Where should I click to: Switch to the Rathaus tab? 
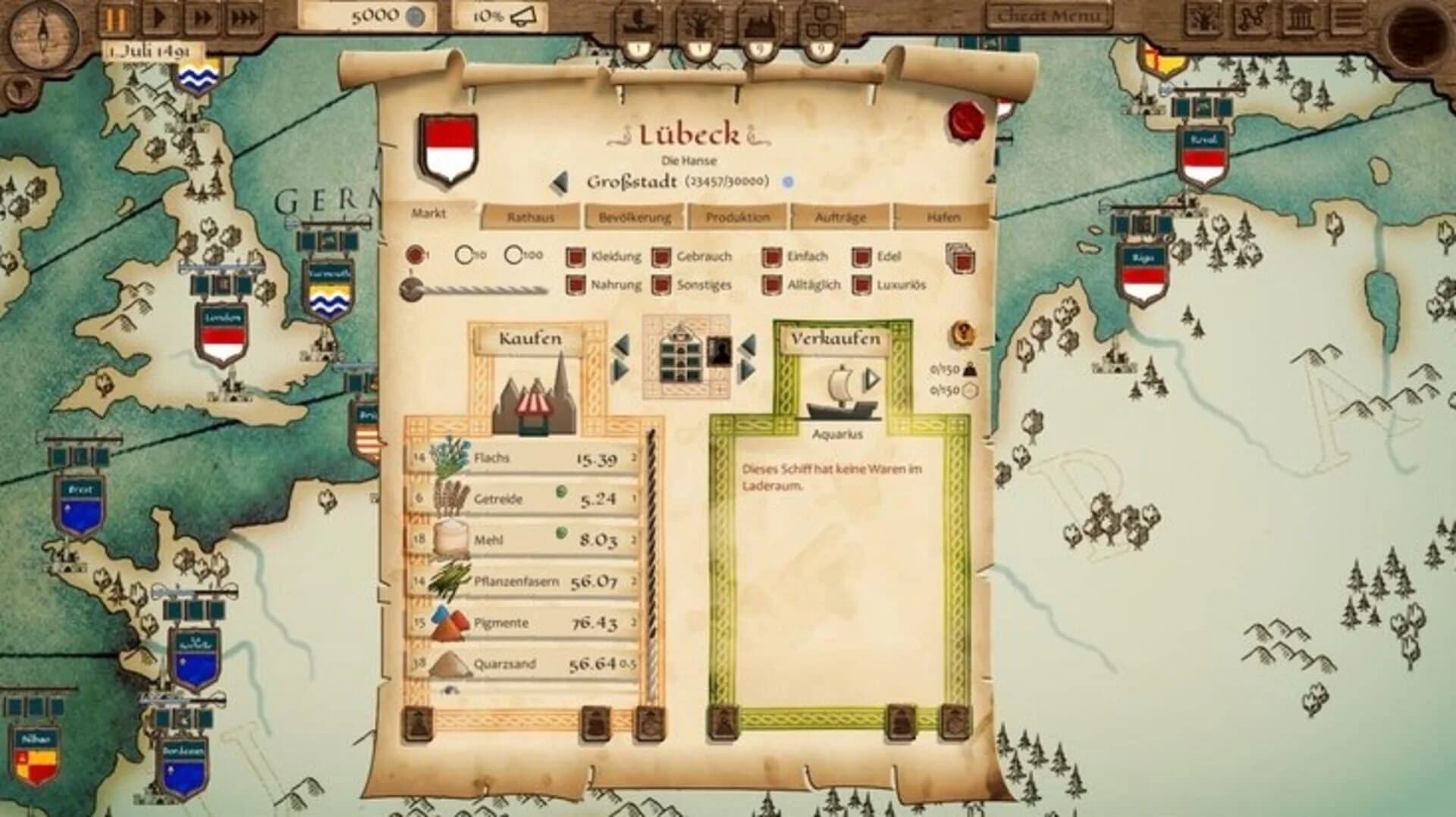coord(531,215)
